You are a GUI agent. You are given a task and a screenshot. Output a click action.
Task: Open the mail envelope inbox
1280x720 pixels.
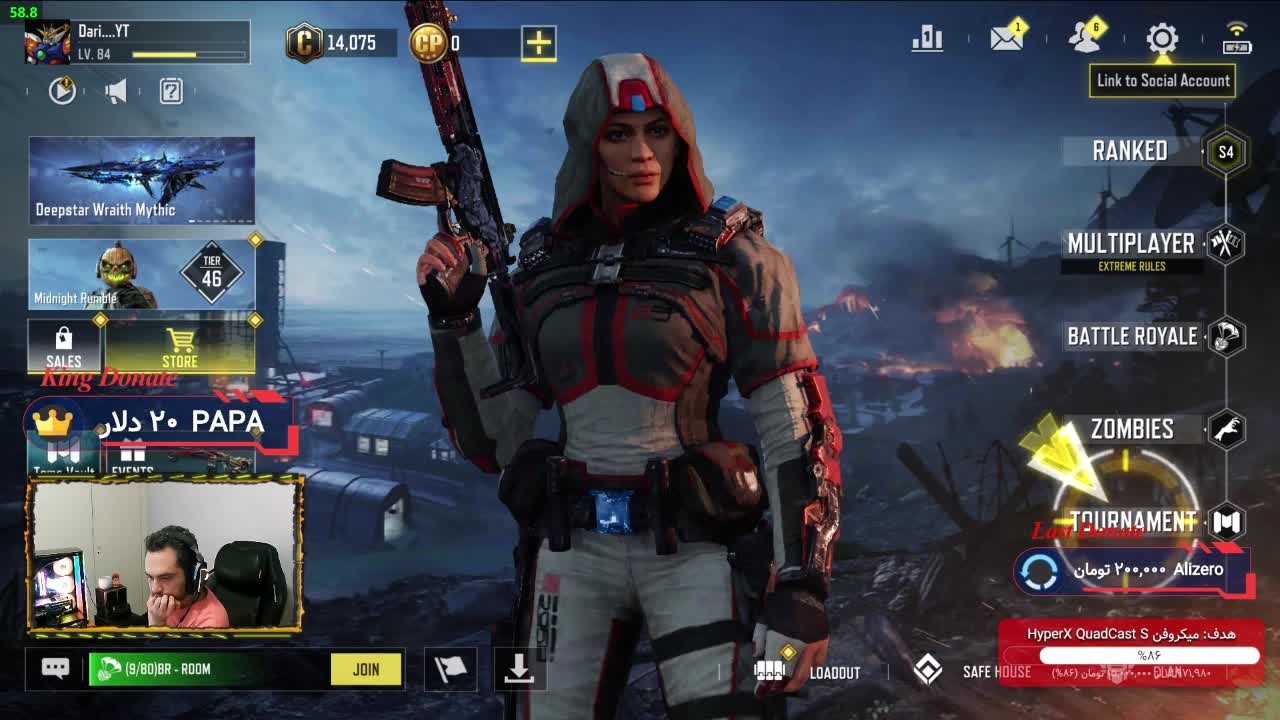1006,39
